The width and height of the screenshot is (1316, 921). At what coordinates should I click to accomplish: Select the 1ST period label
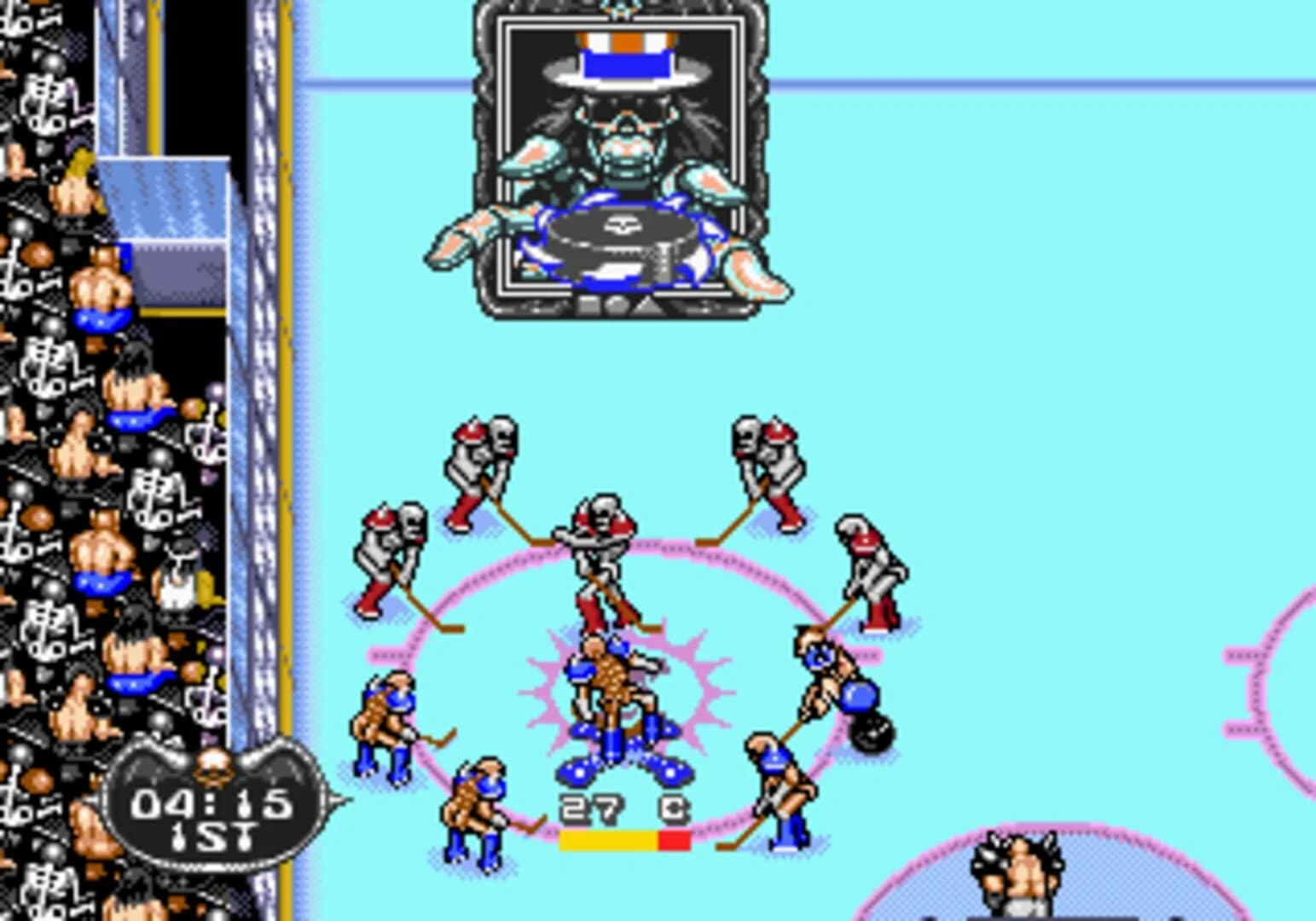tap(213, 836)
